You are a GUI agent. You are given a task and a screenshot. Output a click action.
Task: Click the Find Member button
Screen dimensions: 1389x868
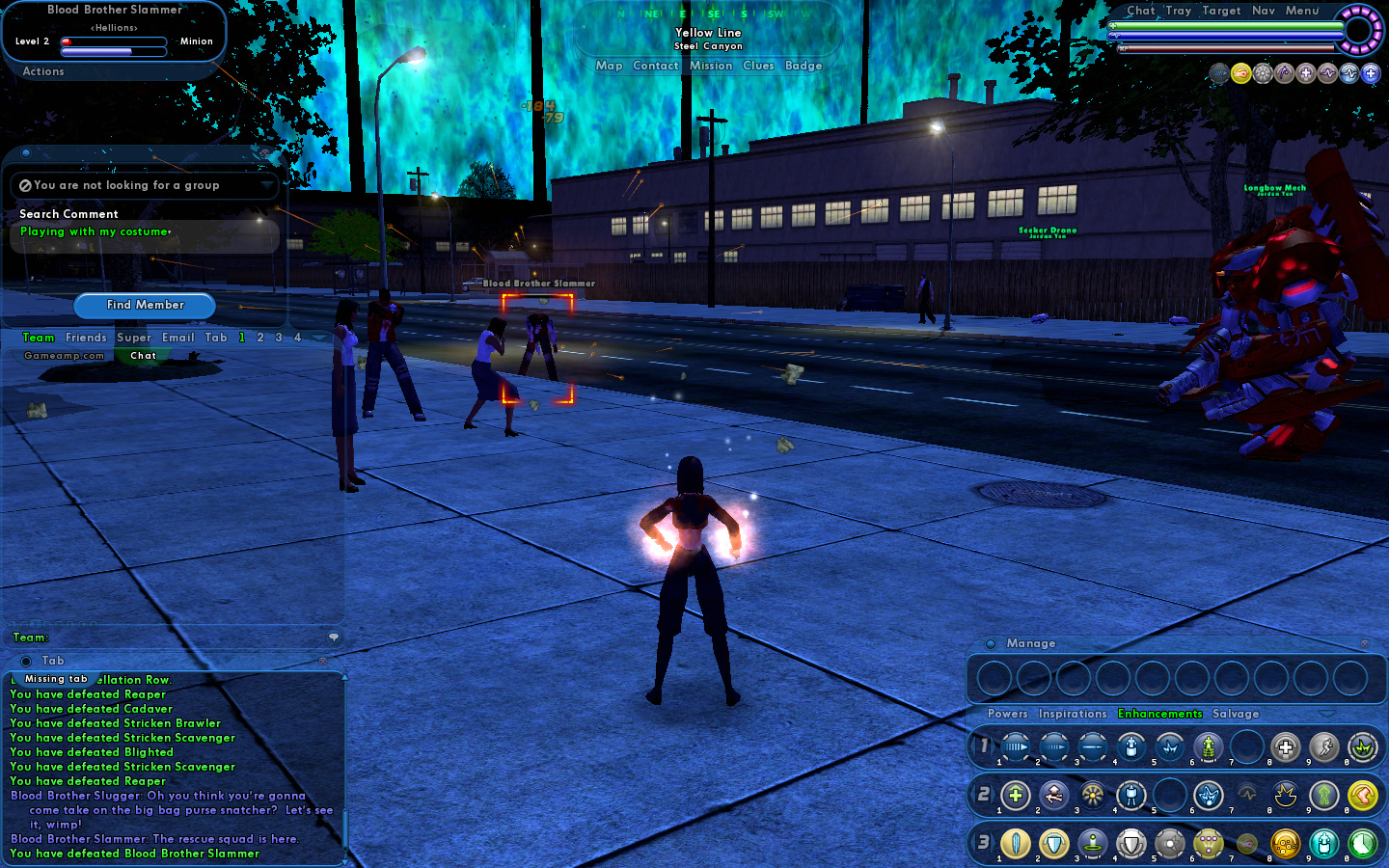point(145,305)
